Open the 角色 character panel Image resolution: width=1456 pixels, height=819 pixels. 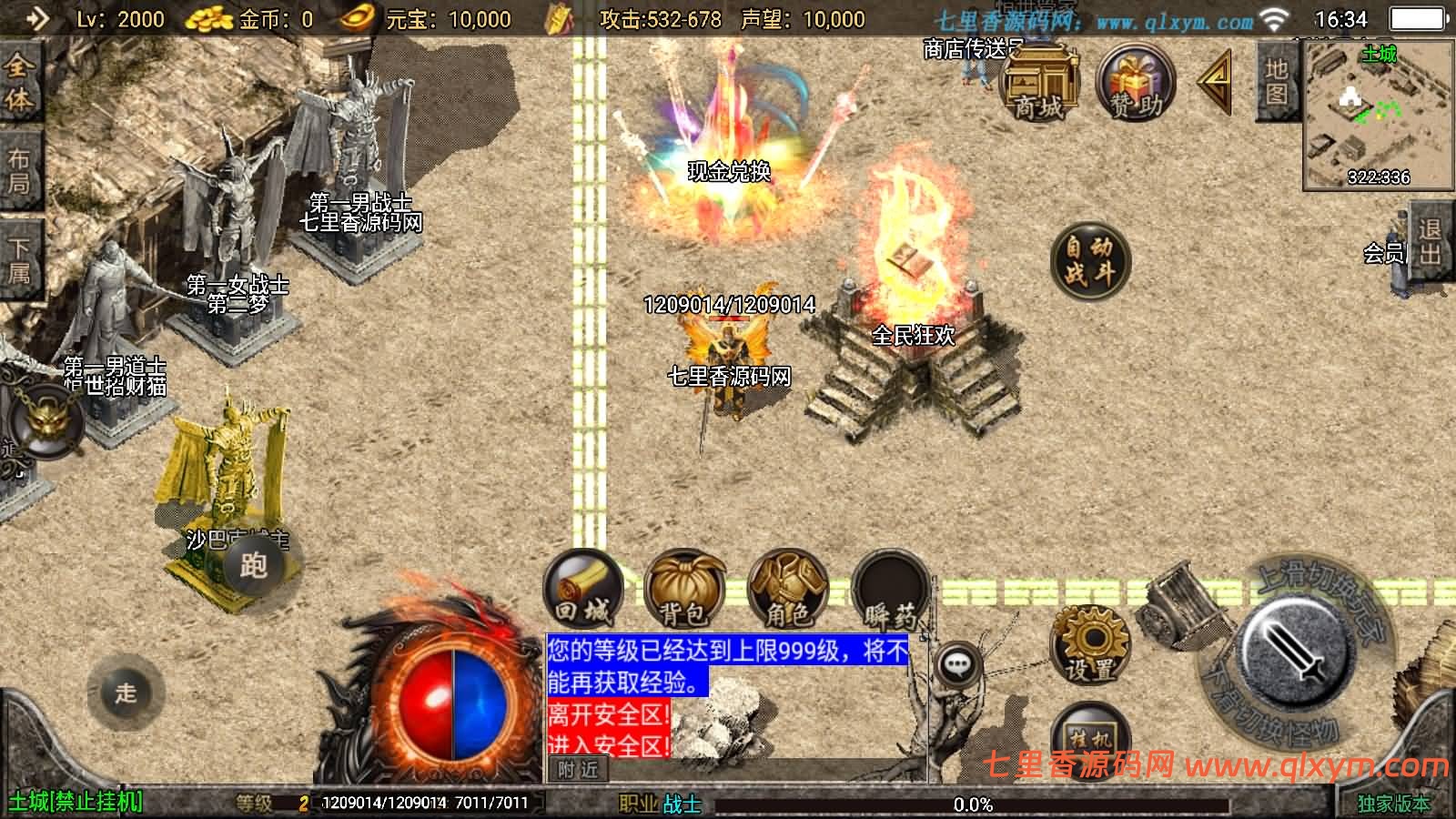click(x=787, y=591)
